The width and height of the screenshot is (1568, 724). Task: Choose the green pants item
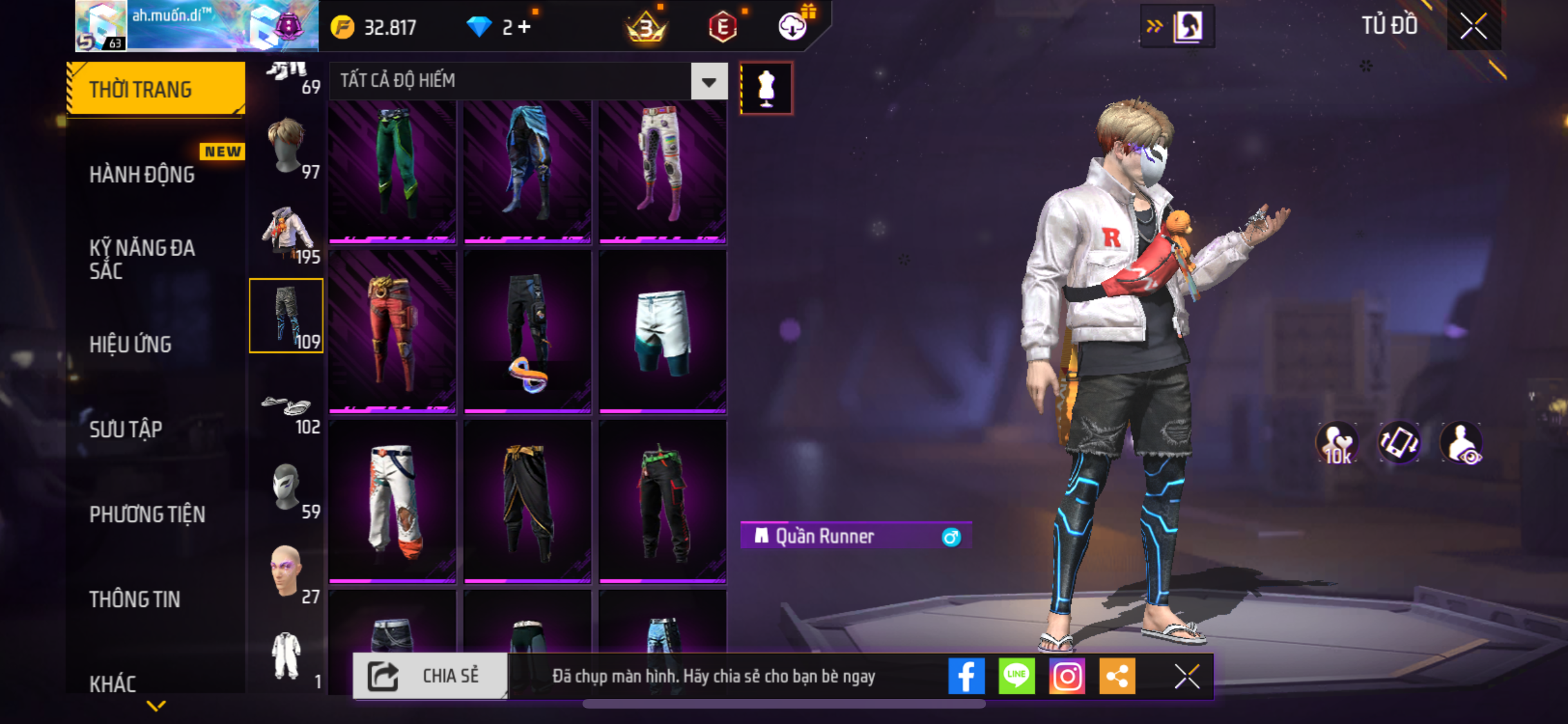coord(392,171)
